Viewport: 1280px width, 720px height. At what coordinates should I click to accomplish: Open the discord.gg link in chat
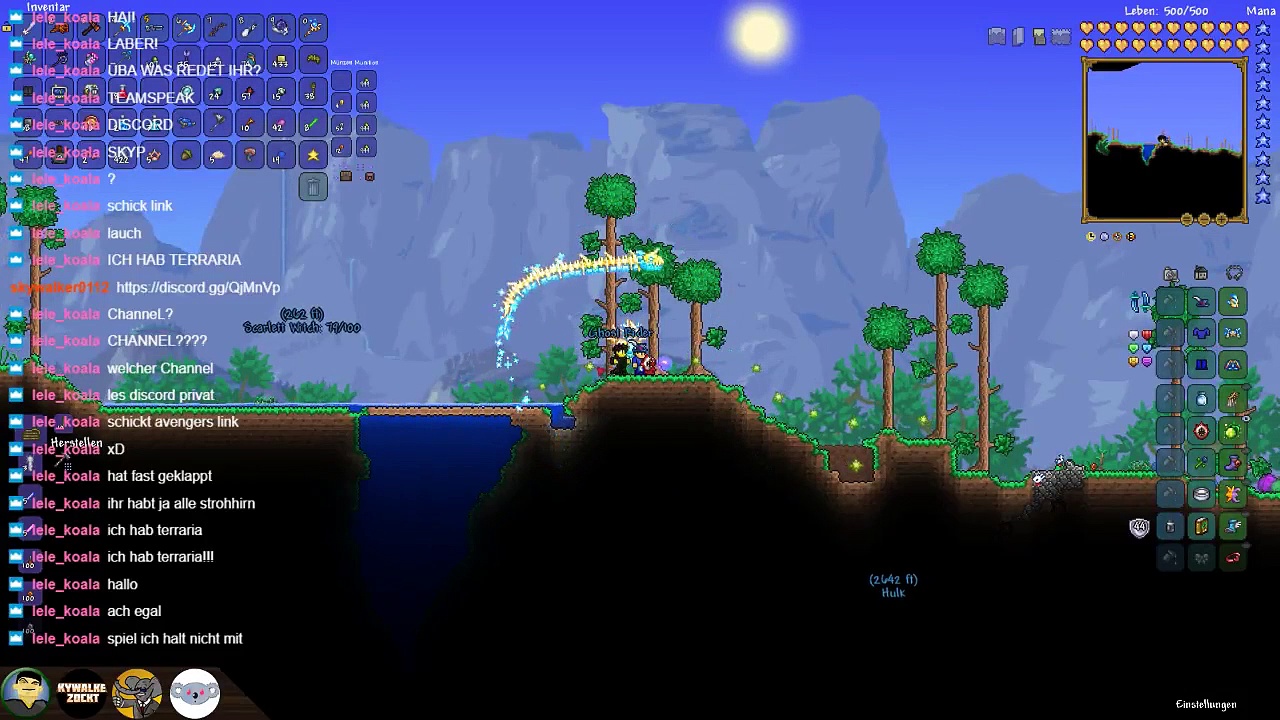(x=198, y=288)
